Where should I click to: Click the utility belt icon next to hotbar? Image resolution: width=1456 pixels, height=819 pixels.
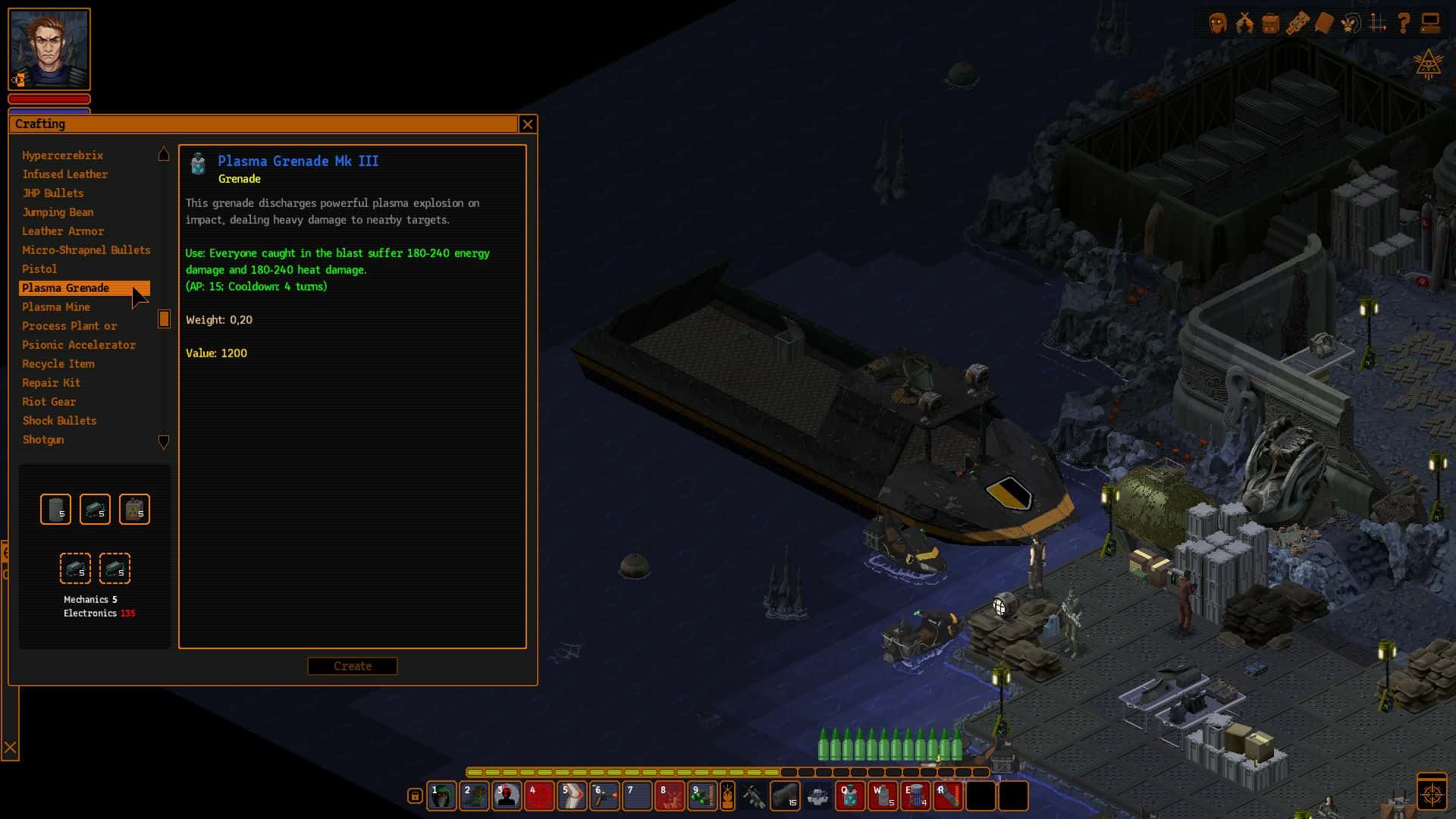(727, 796)
